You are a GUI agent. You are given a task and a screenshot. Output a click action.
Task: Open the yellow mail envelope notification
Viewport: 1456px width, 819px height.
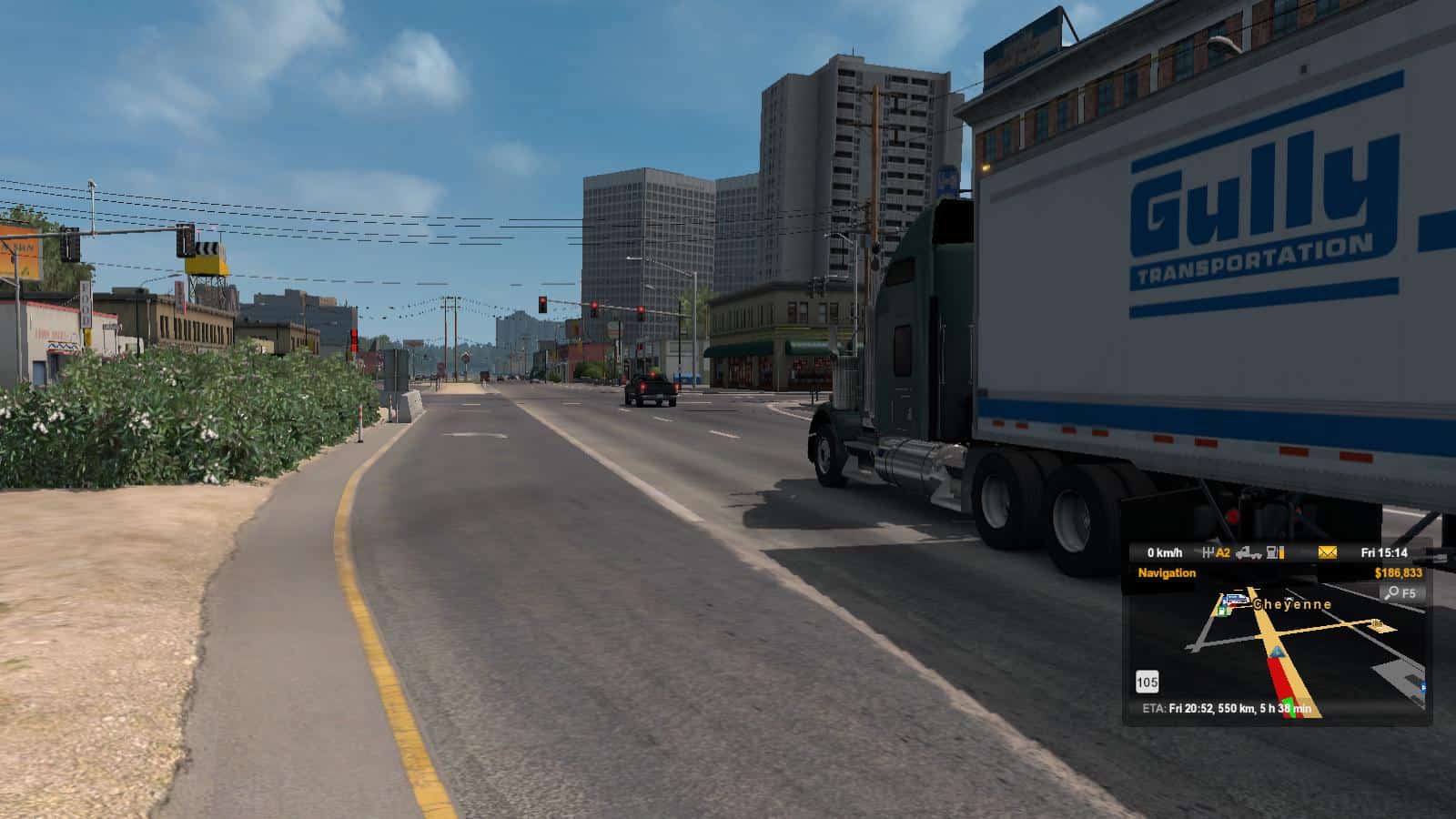(1328, 552)
